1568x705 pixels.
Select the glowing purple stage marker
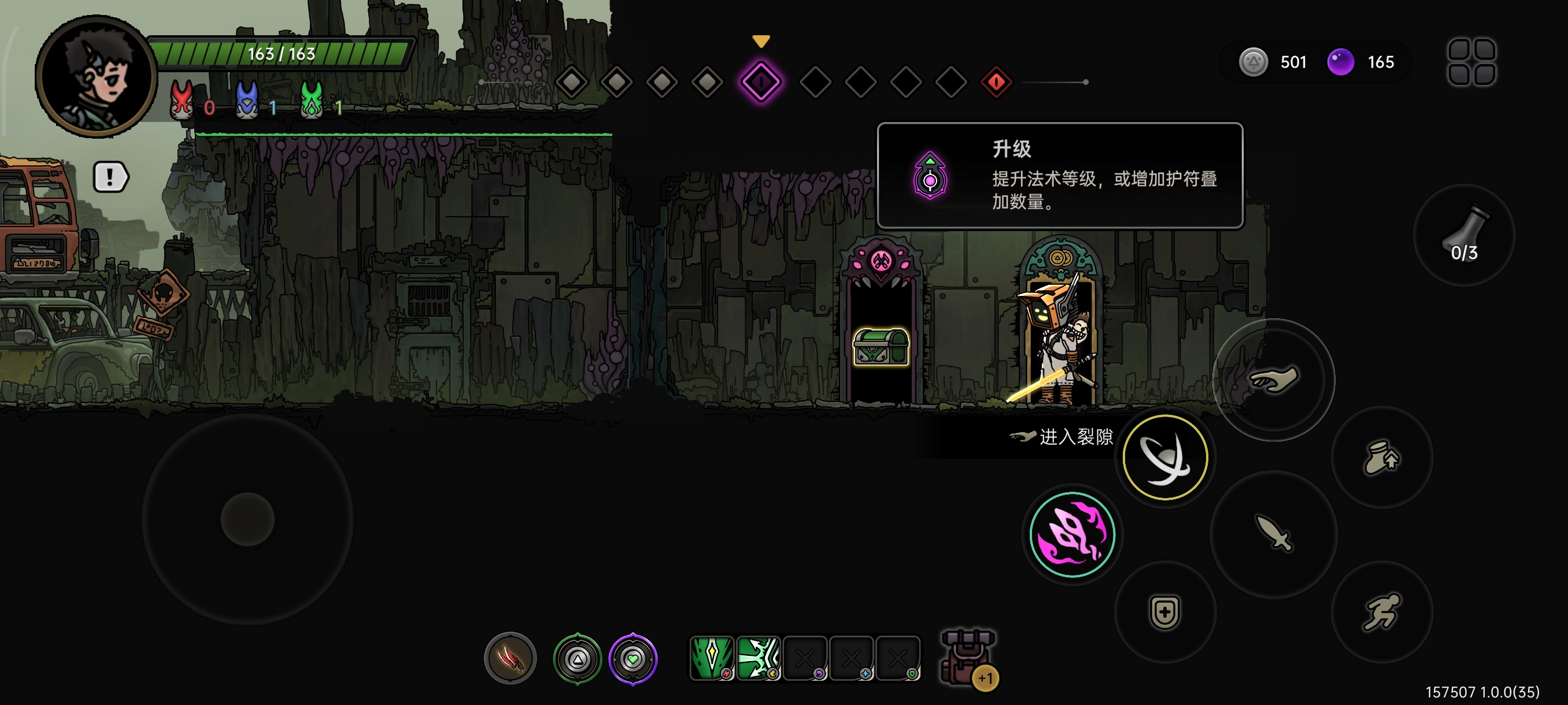(x=761, y=81)
